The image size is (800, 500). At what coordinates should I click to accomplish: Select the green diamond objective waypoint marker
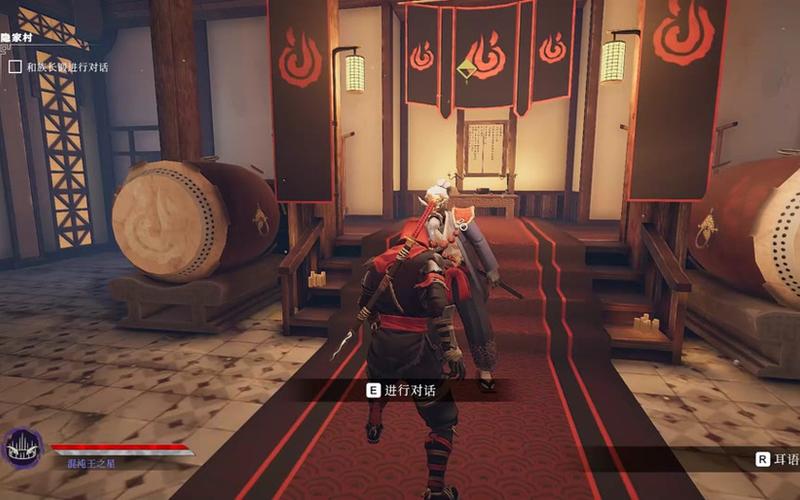tap(466, 68)
